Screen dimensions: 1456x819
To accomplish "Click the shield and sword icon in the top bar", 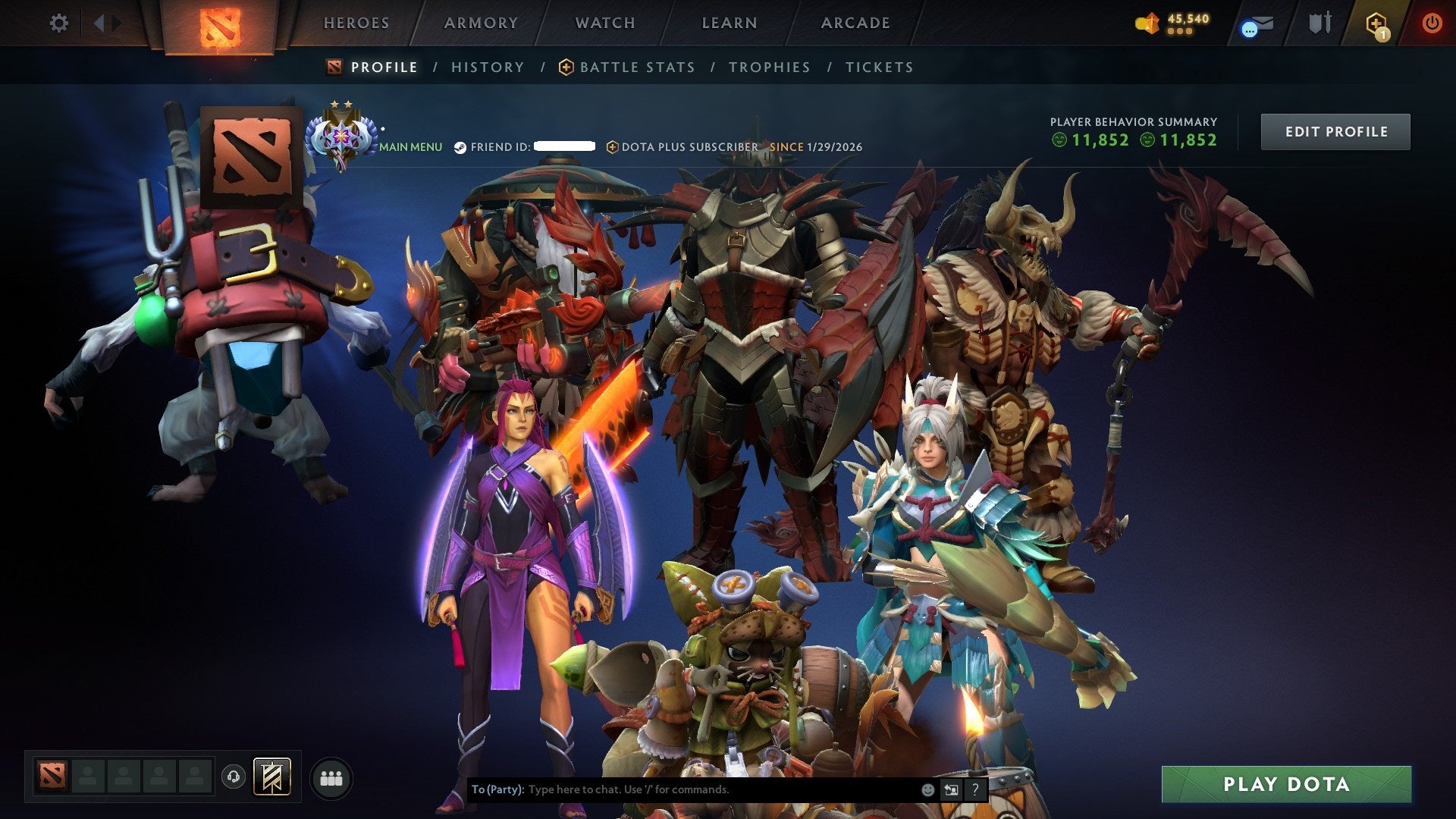I will (x=1321, y=23).
